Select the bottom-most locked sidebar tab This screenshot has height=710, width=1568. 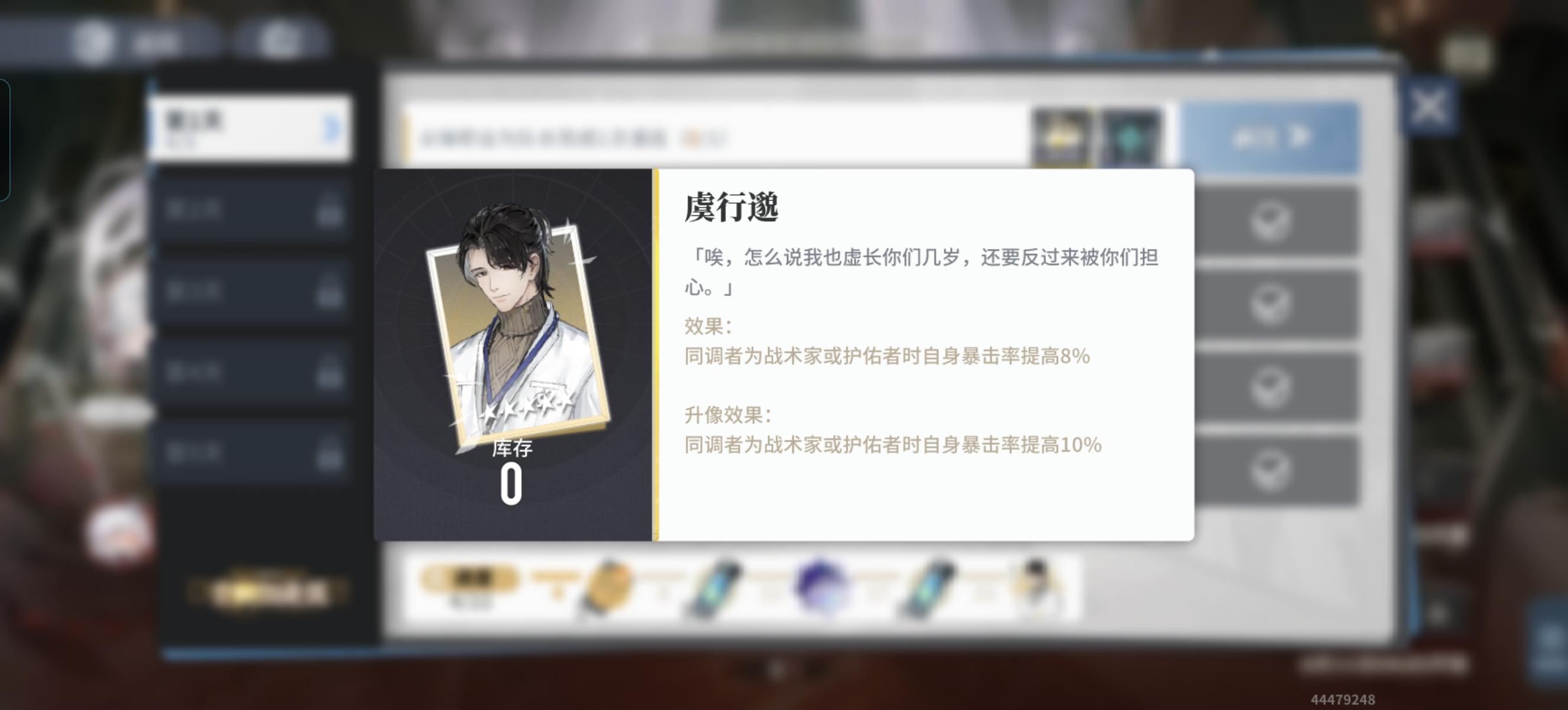[250, 454]
